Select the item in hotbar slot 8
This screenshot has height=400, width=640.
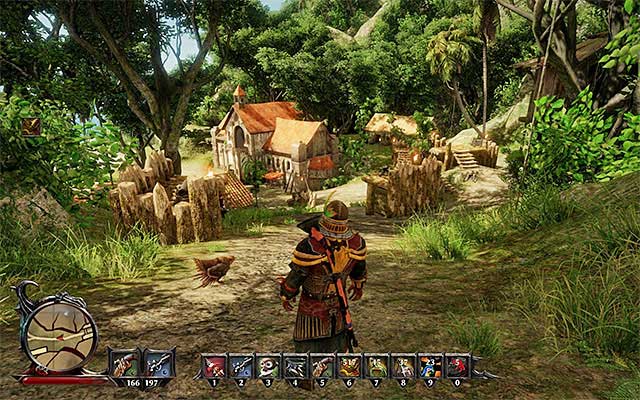(404, 366)
